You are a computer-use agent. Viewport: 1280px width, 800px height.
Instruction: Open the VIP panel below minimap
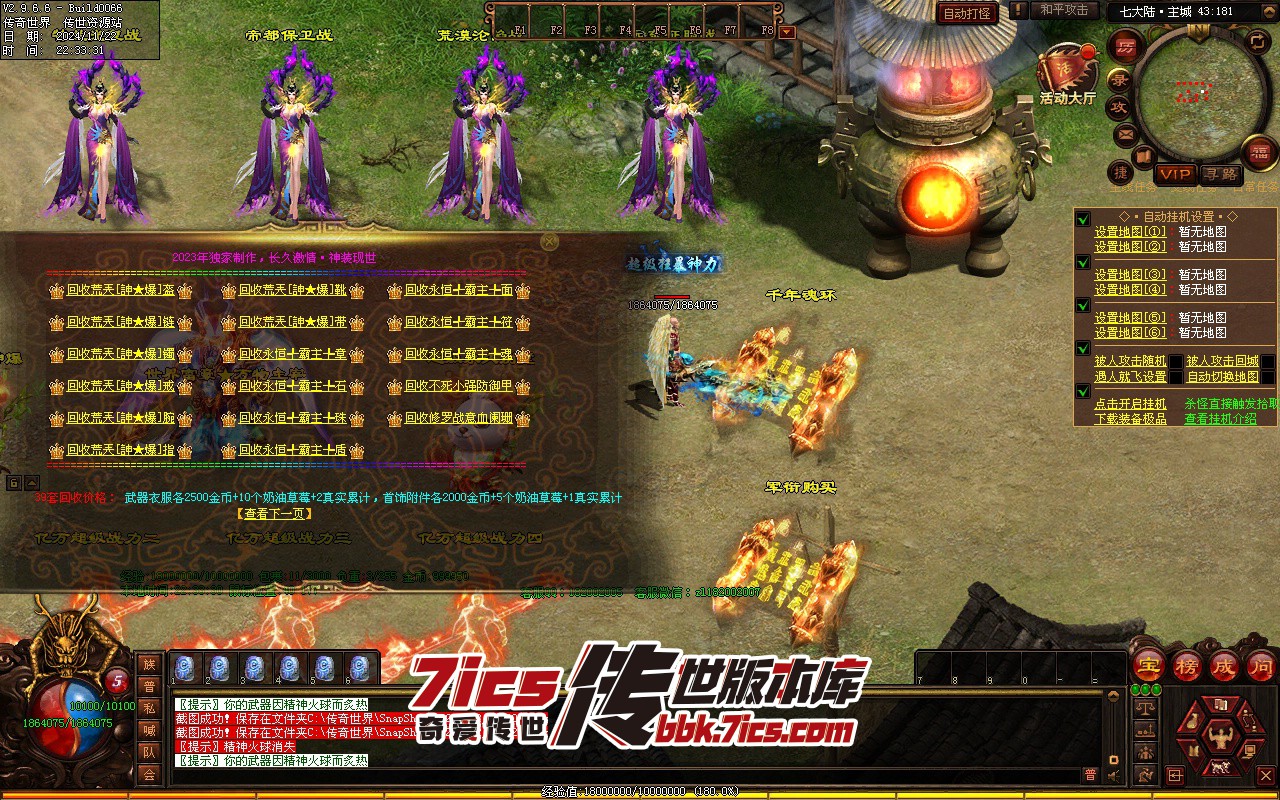pos(1175,174)
